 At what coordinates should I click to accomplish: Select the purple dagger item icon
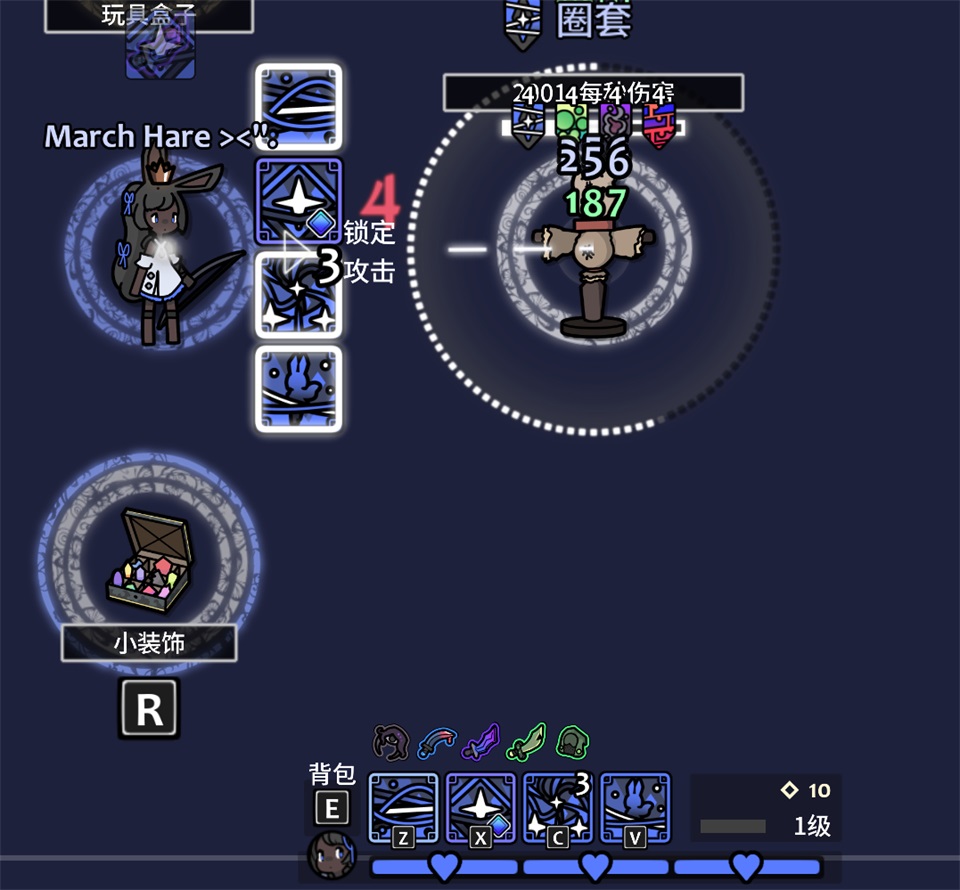[x=483, y=742]
